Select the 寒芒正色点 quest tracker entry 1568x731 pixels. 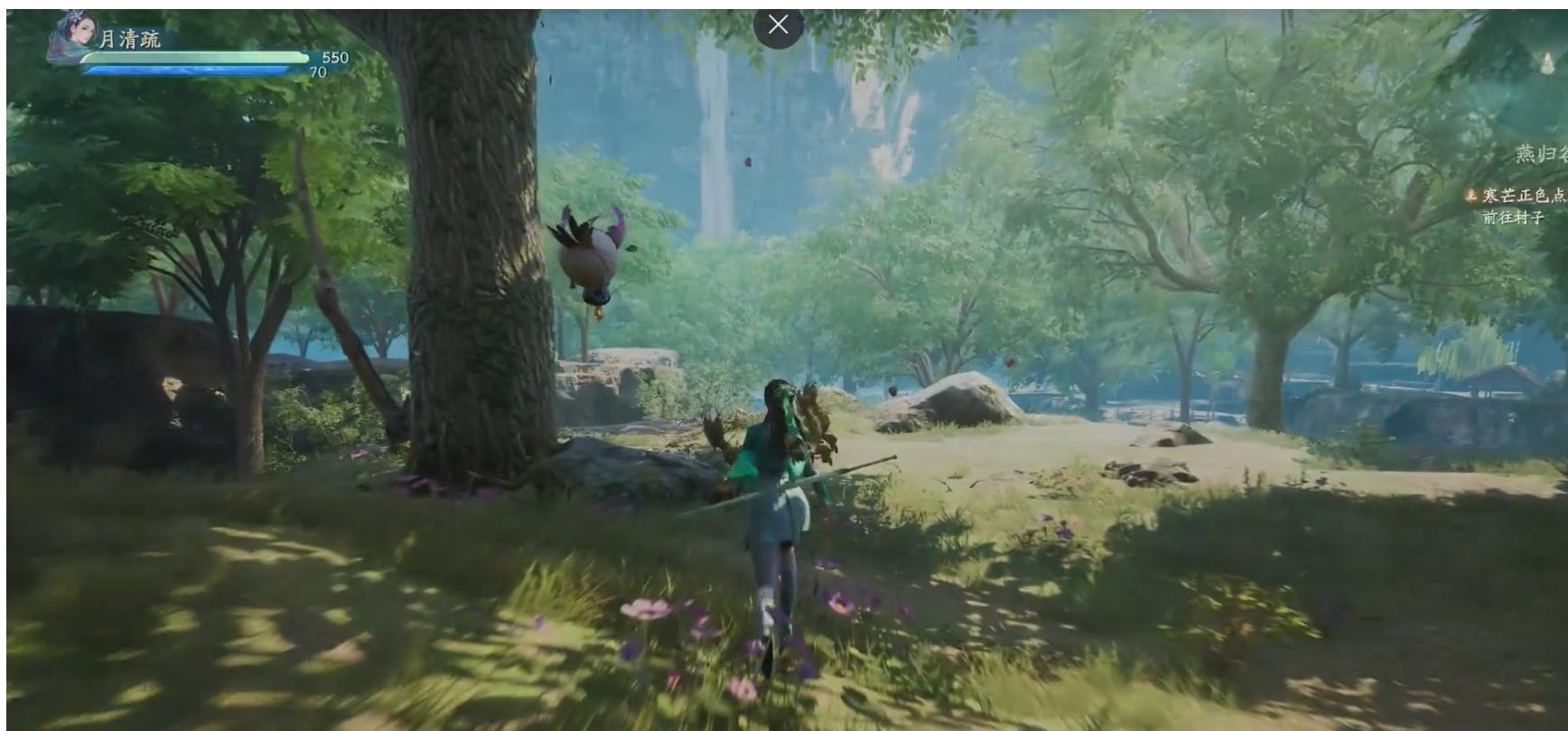click(x=1521, y=195)
